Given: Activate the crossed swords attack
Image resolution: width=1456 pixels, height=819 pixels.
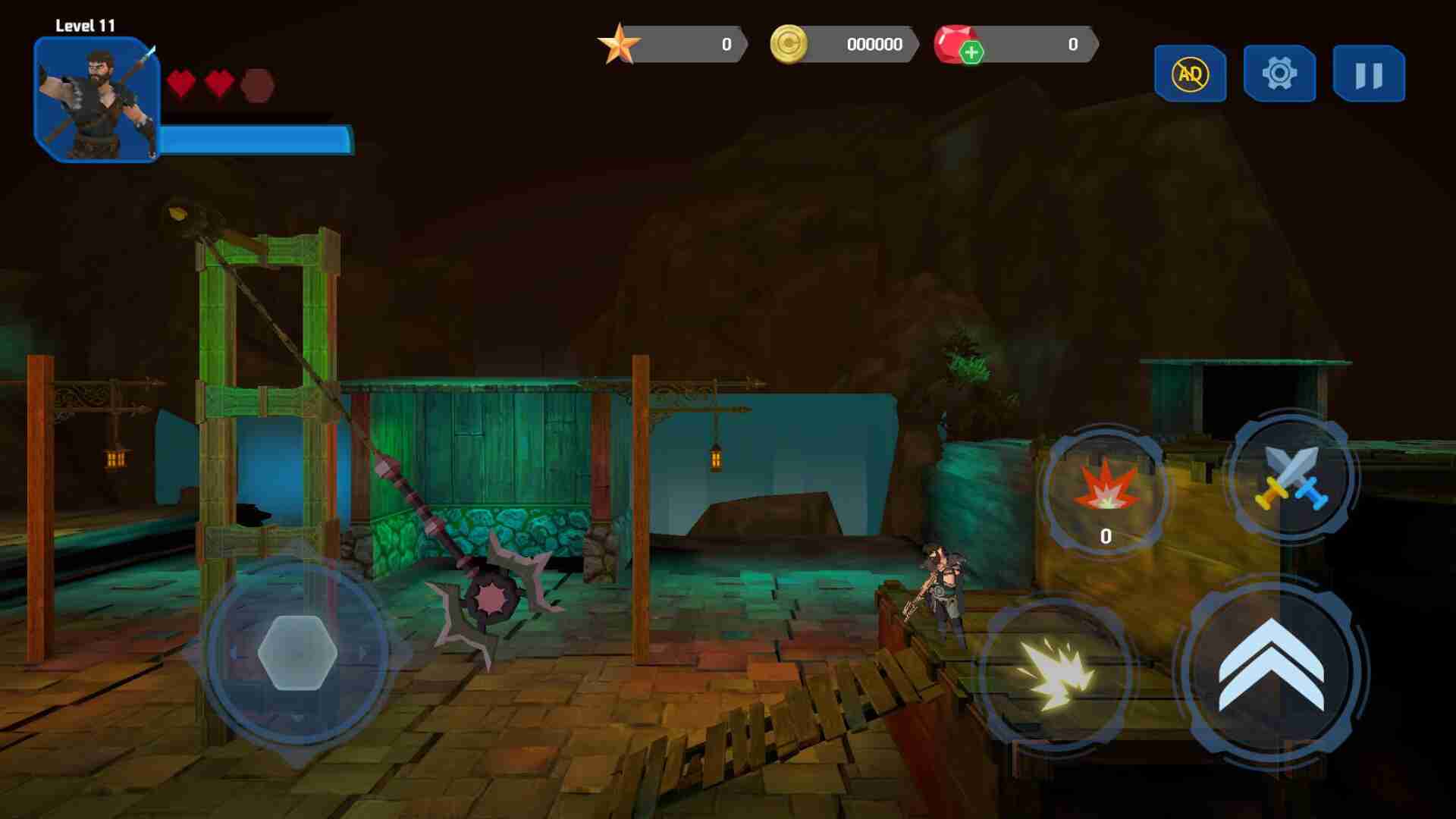Looking at the screenshot, I should click(x=1292, y=477).
